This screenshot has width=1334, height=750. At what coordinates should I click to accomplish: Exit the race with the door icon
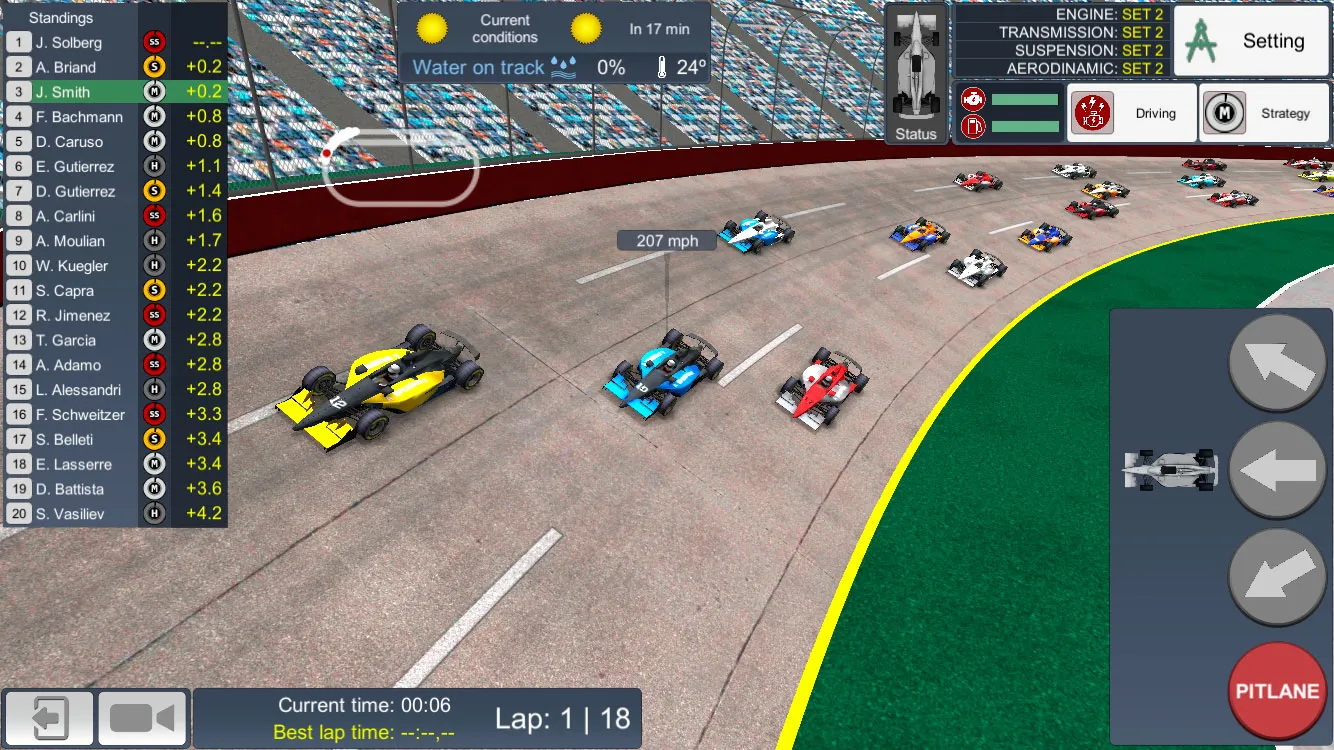[48, 718]
